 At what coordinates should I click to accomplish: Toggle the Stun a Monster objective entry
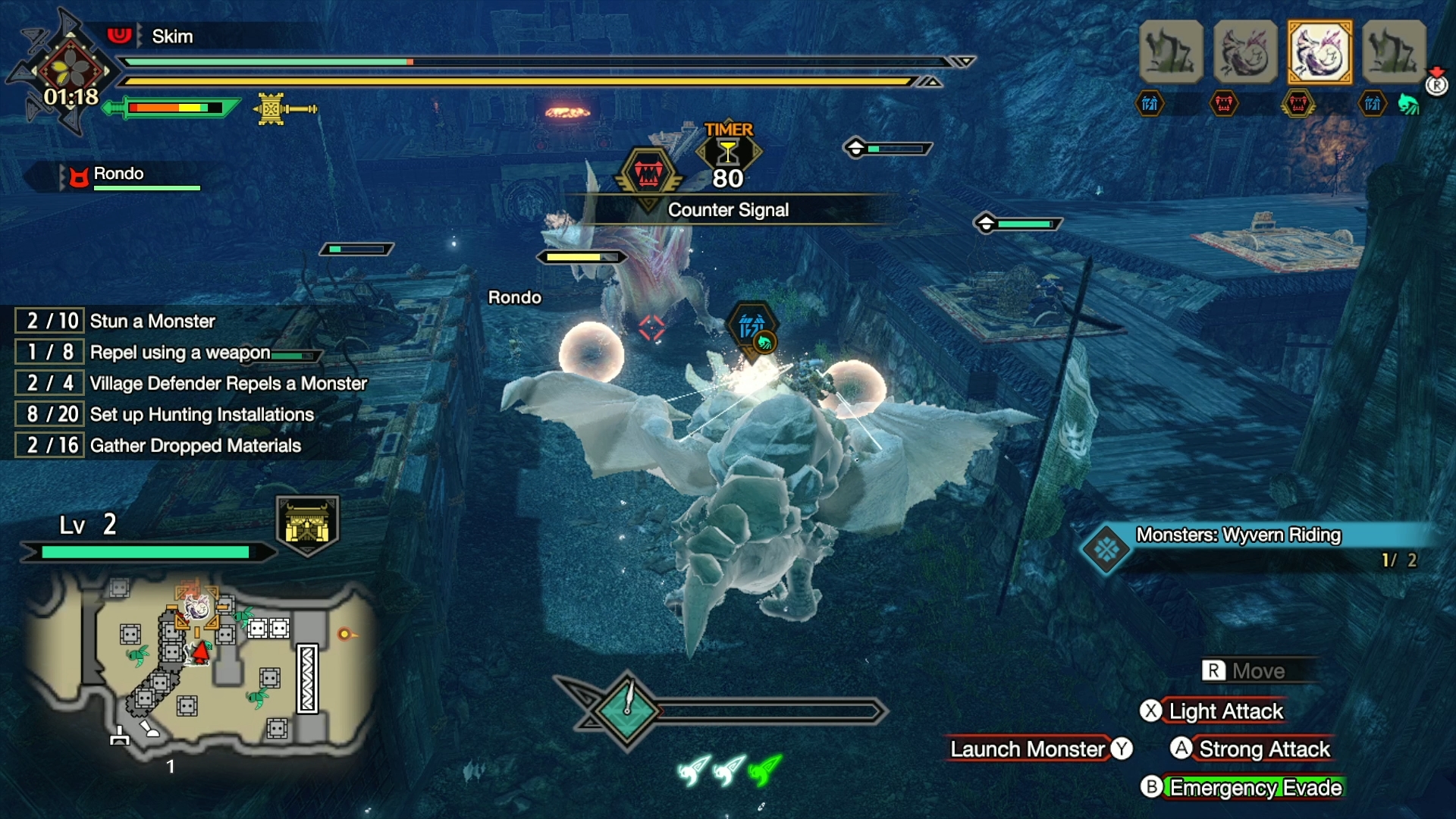pyautogui.click(x=114, y=321)
